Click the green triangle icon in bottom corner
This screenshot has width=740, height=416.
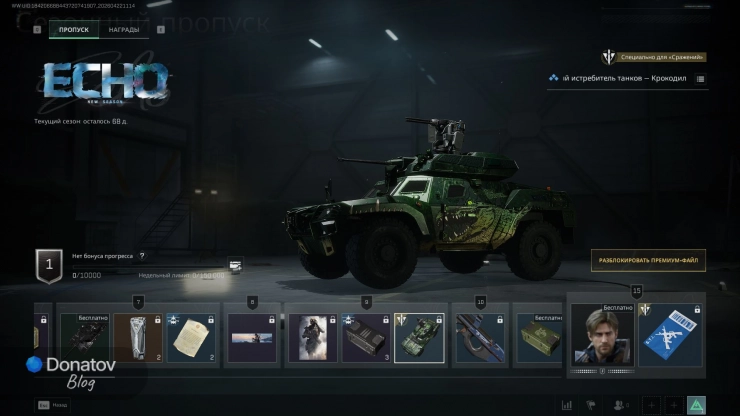coord(696,404)
